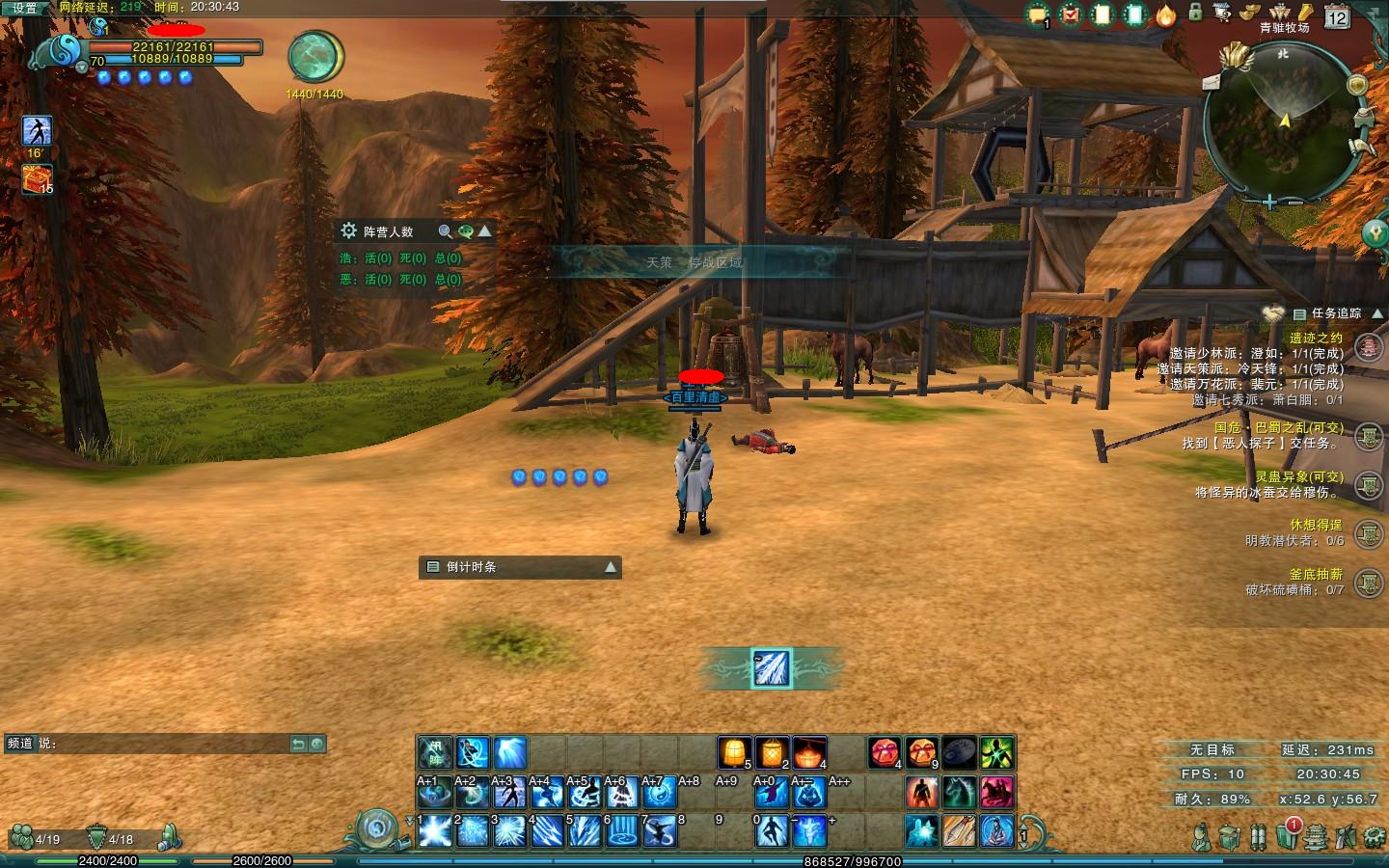
Task: Collapse the 倒计时条 countdown bar panel
Action: click(x=610, y=567)
